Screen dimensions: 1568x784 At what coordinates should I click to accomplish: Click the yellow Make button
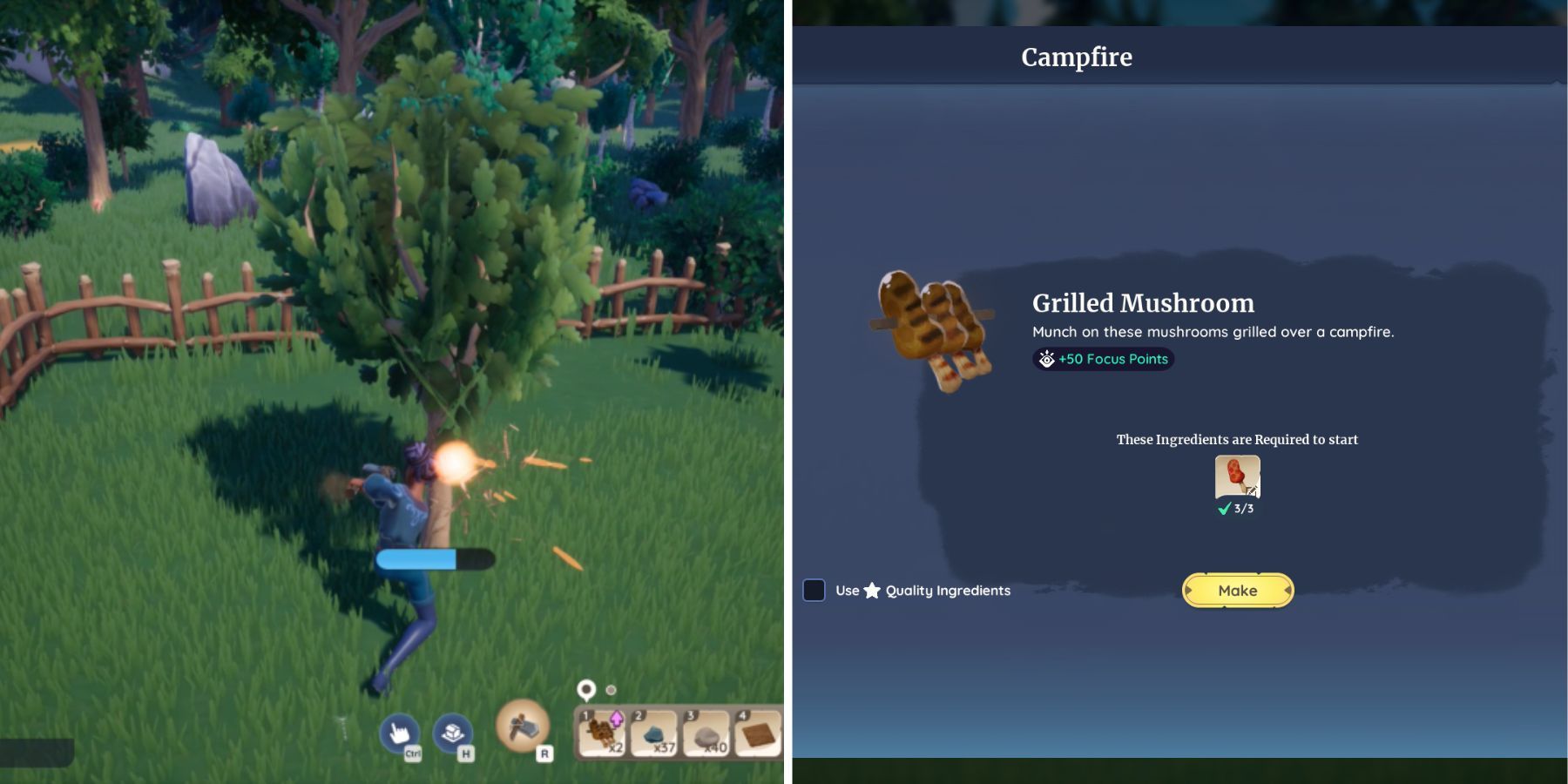(1237, 591)
